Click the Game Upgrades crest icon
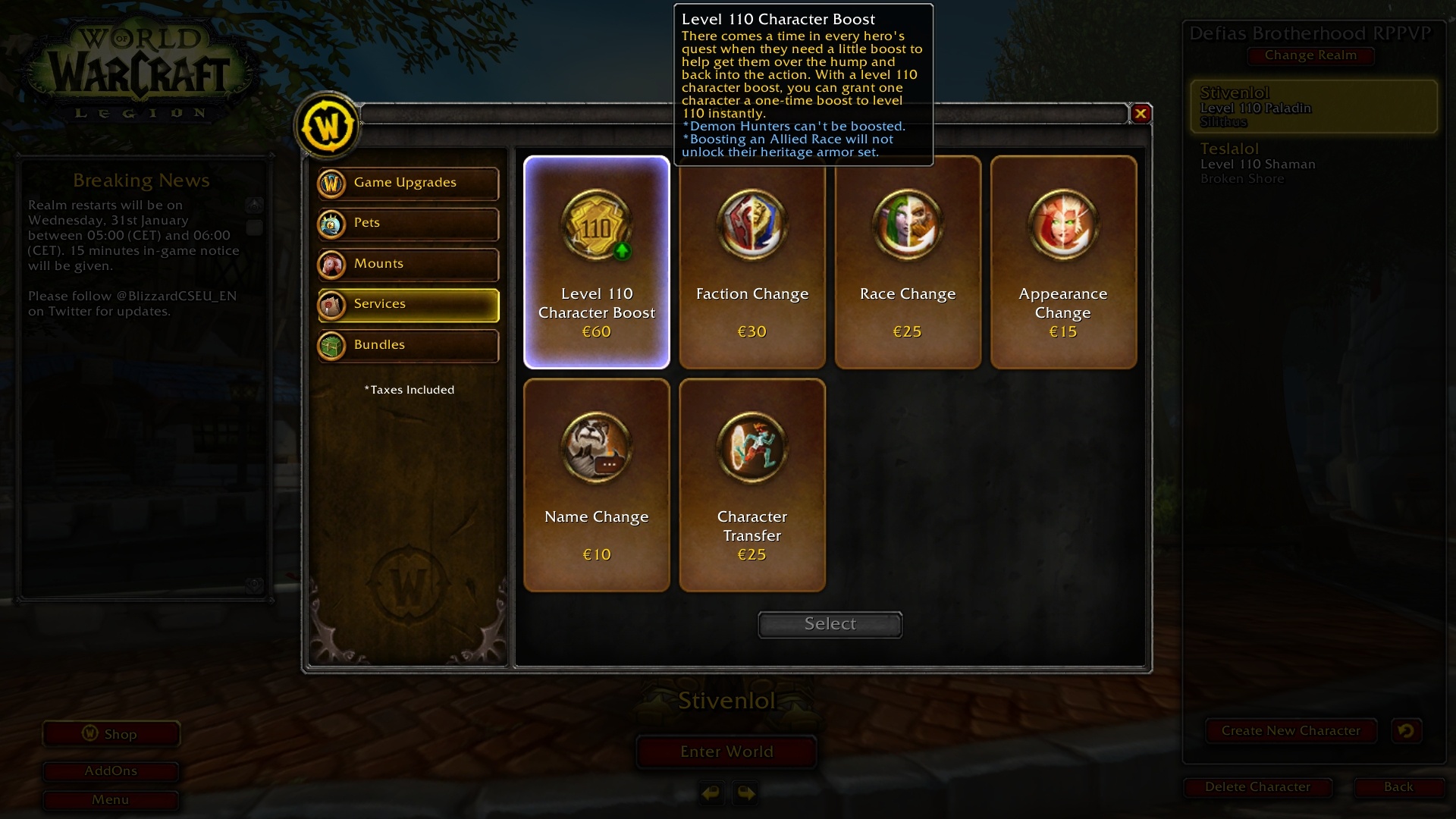 point(332,183)
